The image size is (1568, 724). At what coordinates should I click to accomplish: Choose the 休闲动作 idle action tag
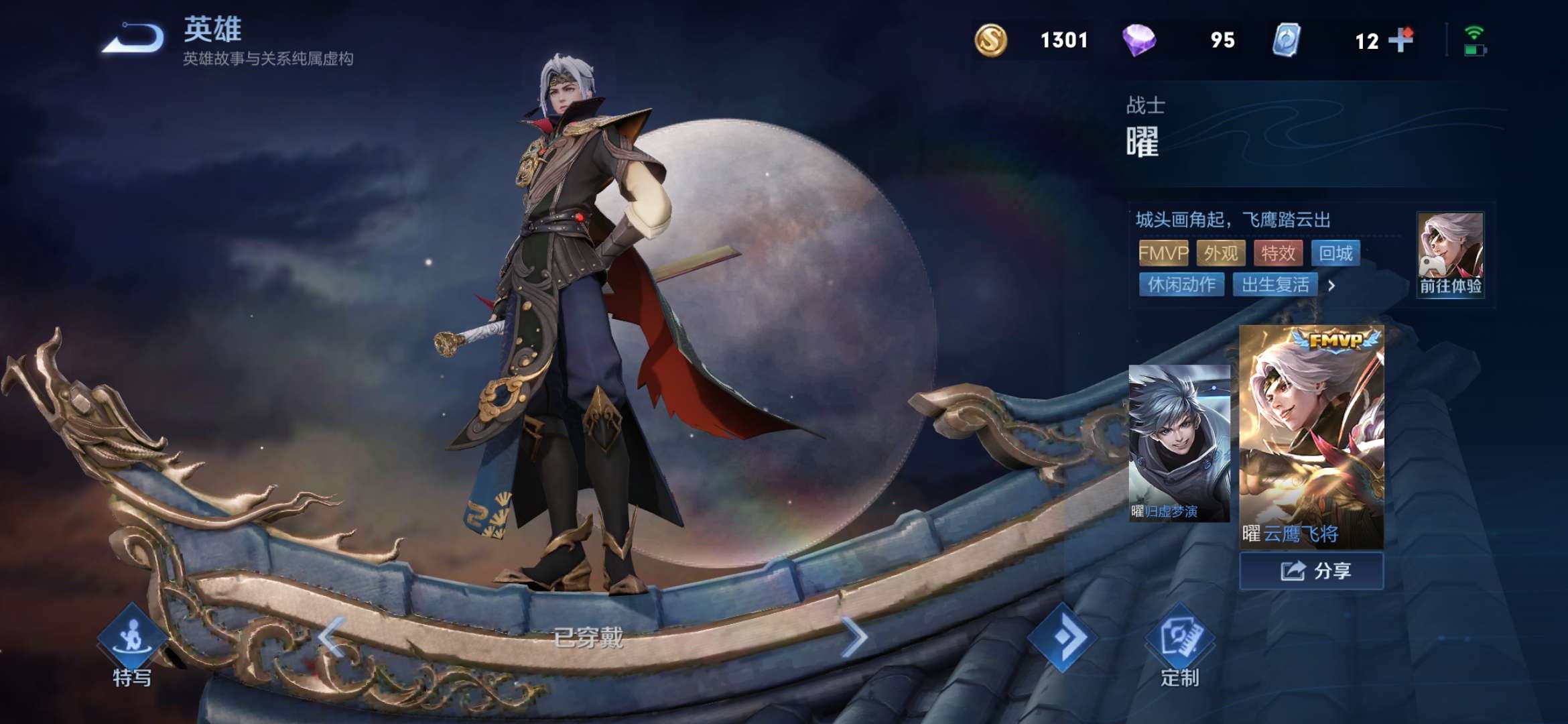[x=1181, y=285]
